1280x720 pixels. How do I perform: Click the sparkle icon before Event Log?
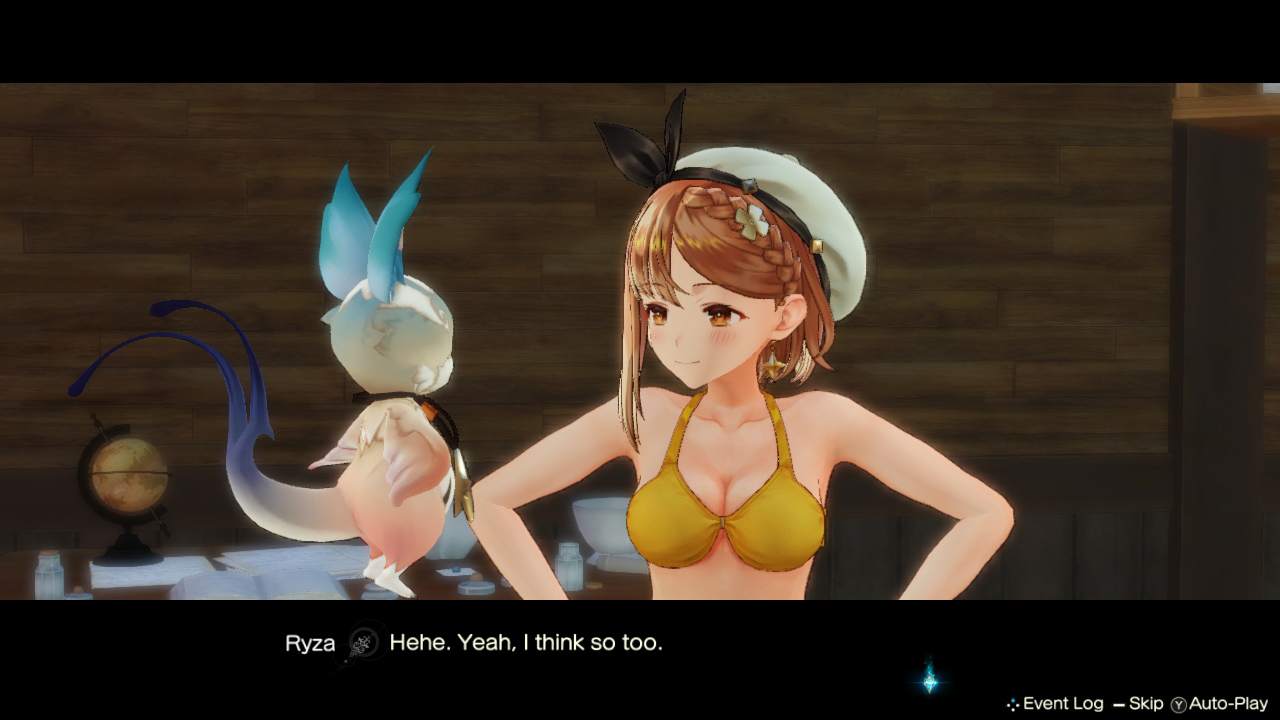1013,703
